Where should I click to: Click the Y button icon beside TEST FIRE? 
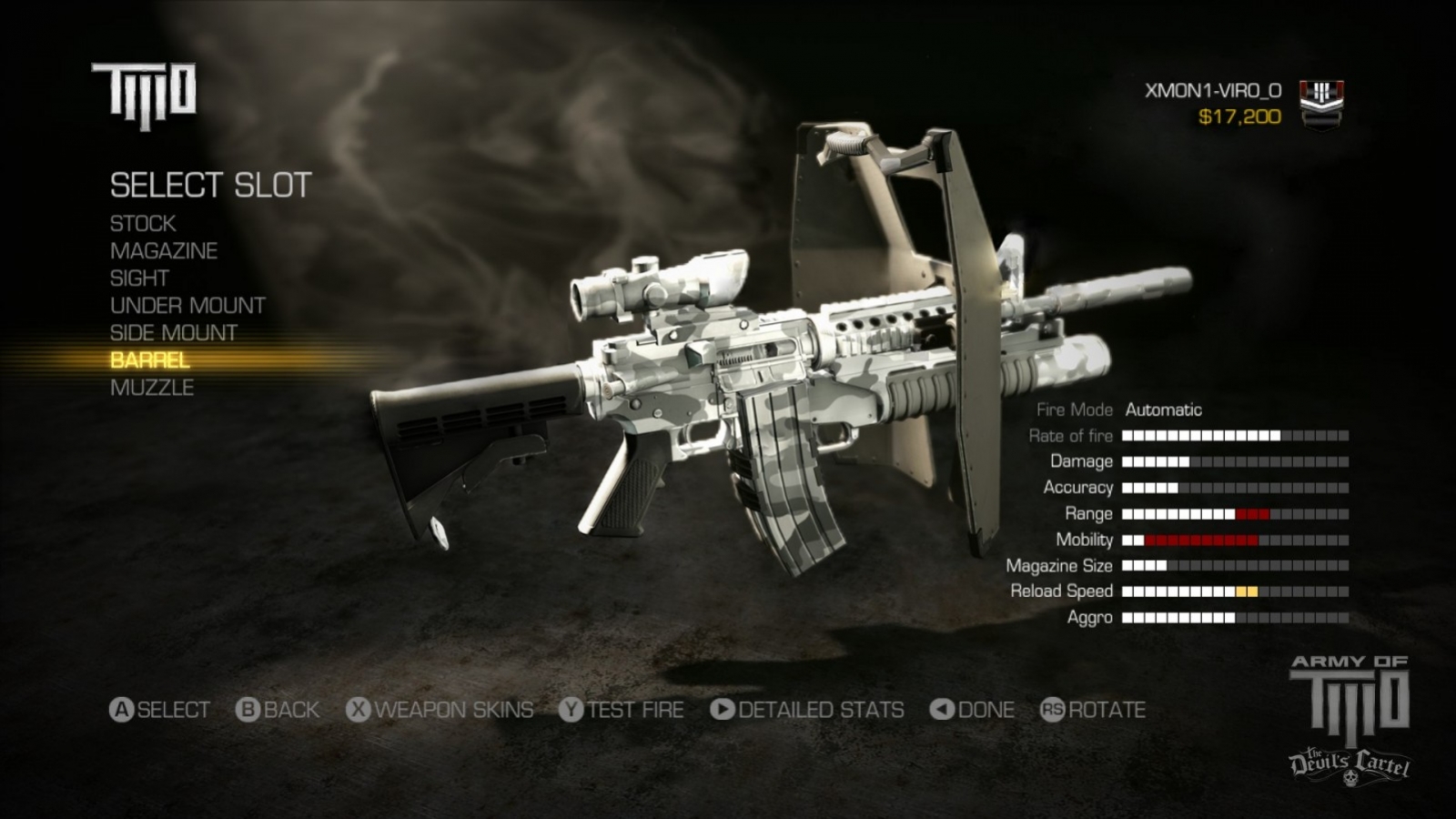[572, 711]
